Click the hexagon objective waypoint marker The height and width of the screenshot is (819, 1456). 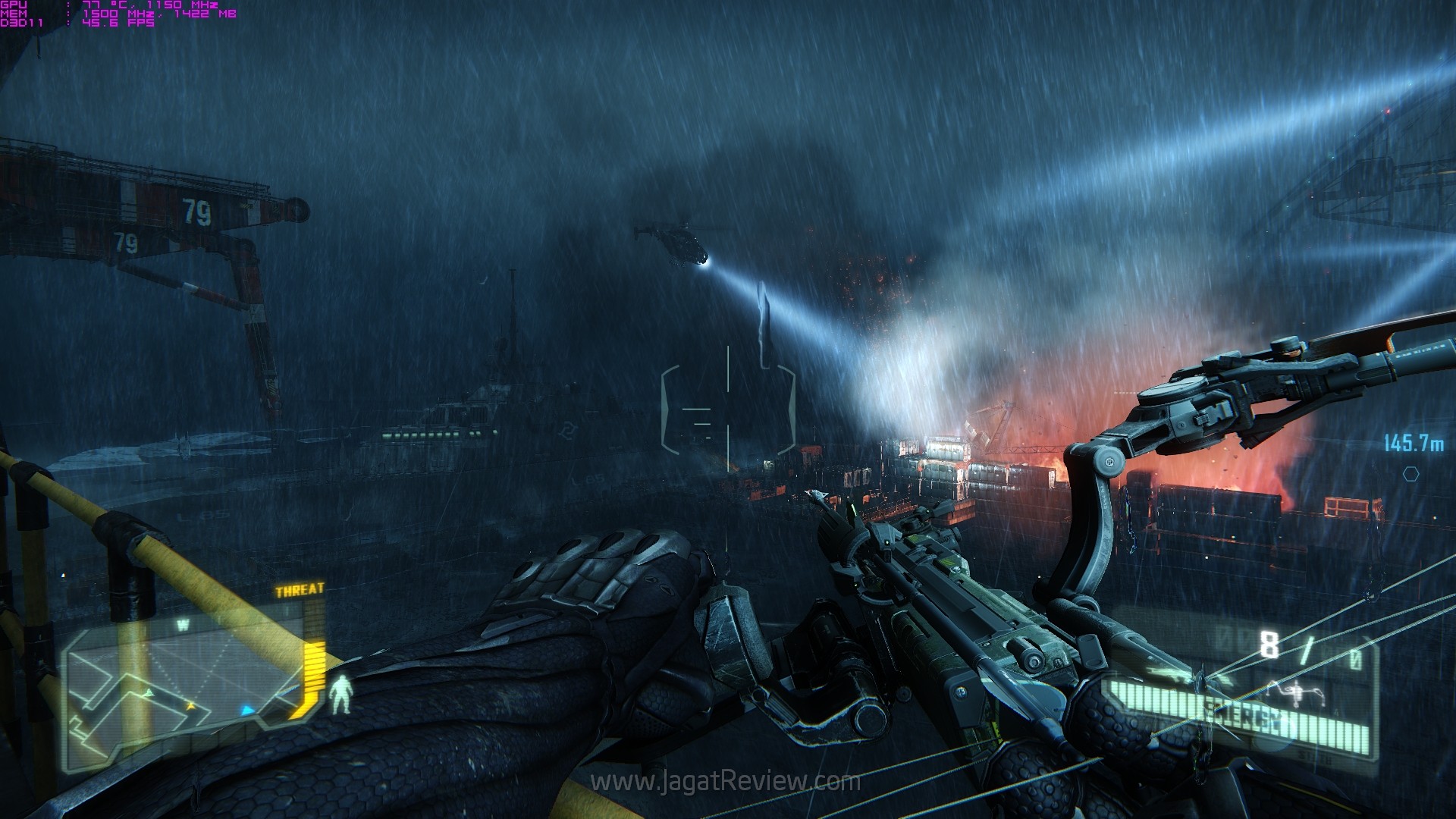click(x=1410, y=474)
